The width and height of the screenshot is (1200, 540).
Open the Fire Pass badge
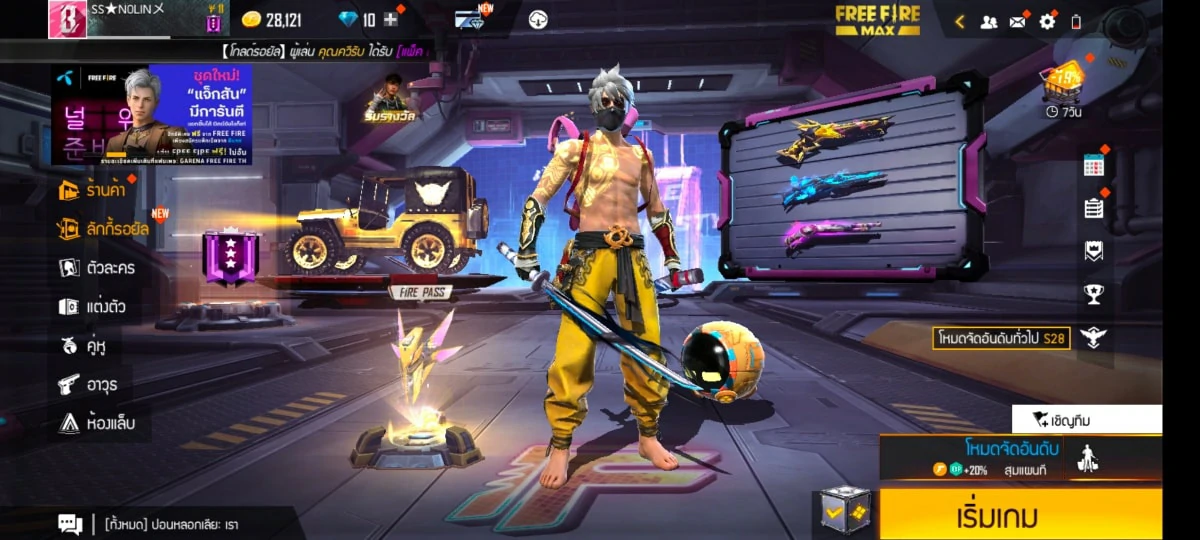coord(231,258)
